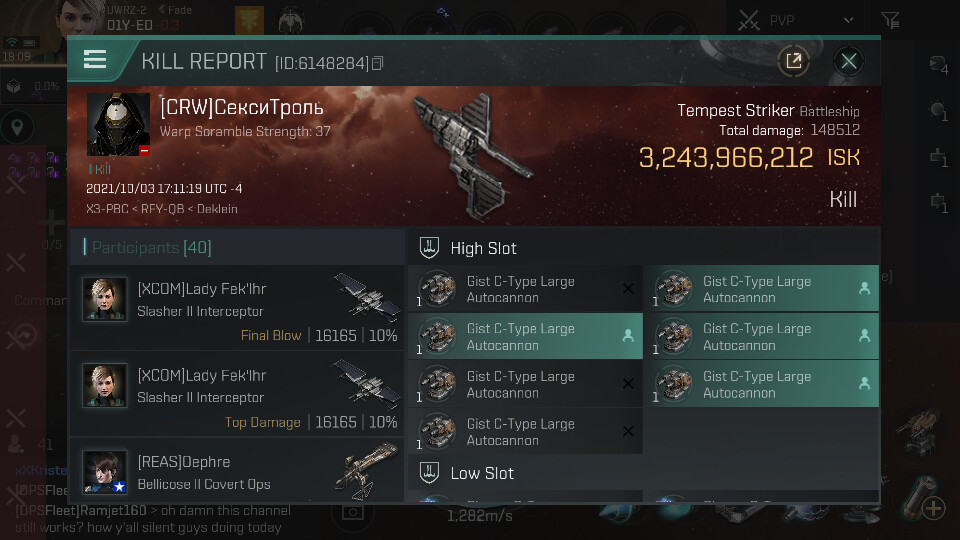Click the camera icon behind the report
The width and height of the screenshot is (960, 540).
(x=351, y=511)
